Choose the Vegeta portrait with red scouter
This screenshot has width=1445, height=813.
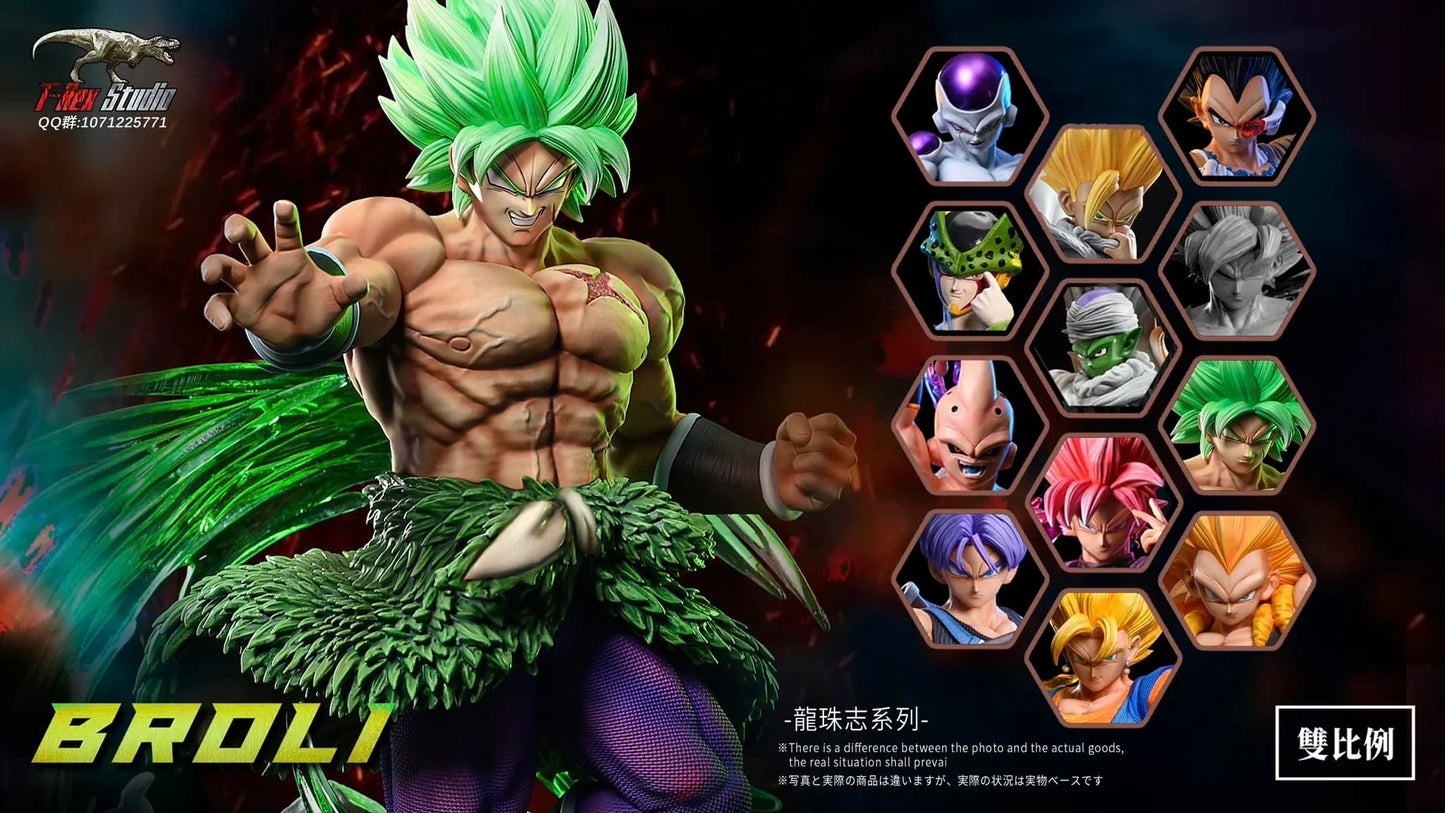(x=1237, y=117)
